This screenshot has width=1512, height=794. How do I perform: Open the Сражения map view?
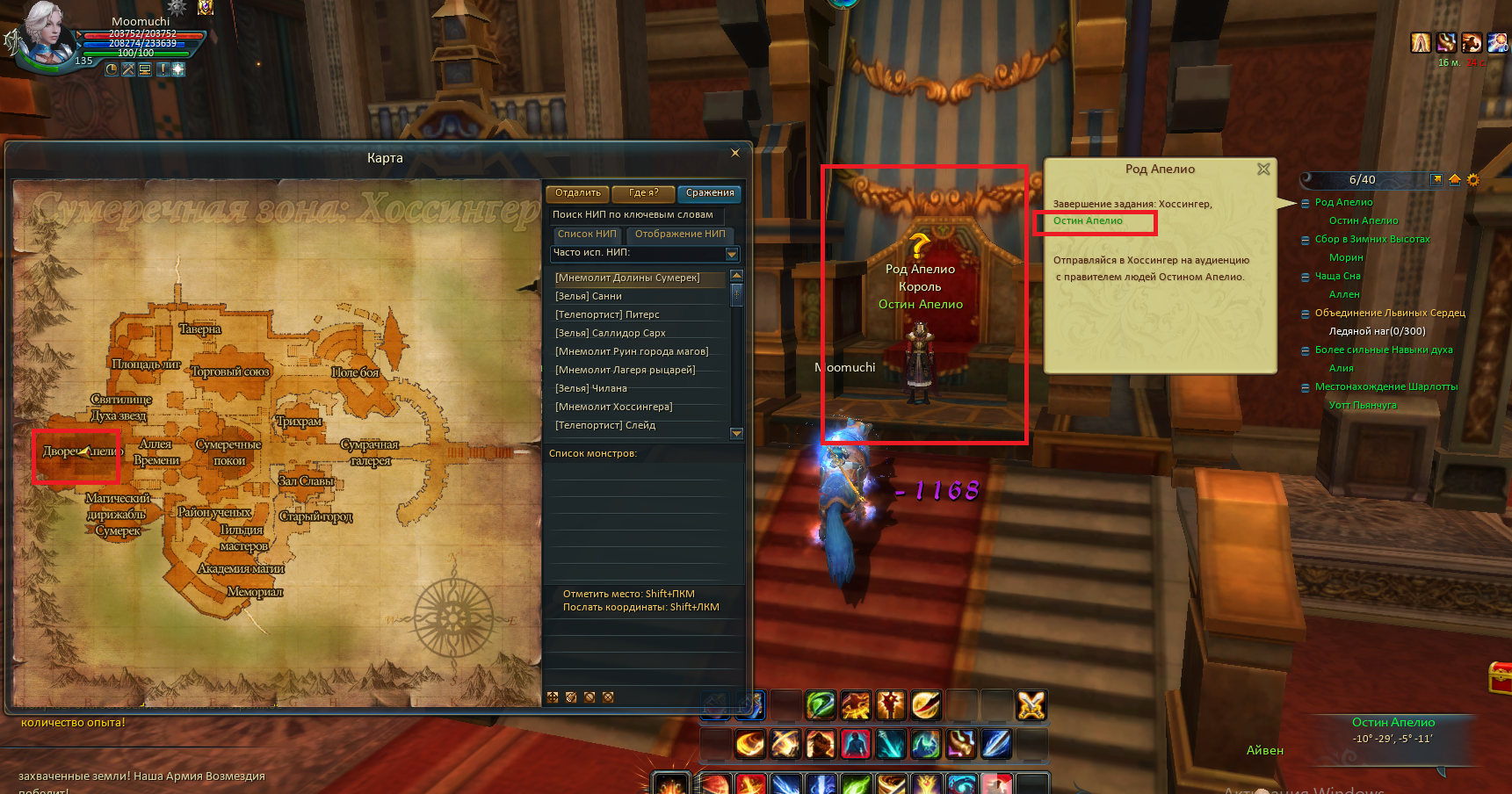click(709, 193)
